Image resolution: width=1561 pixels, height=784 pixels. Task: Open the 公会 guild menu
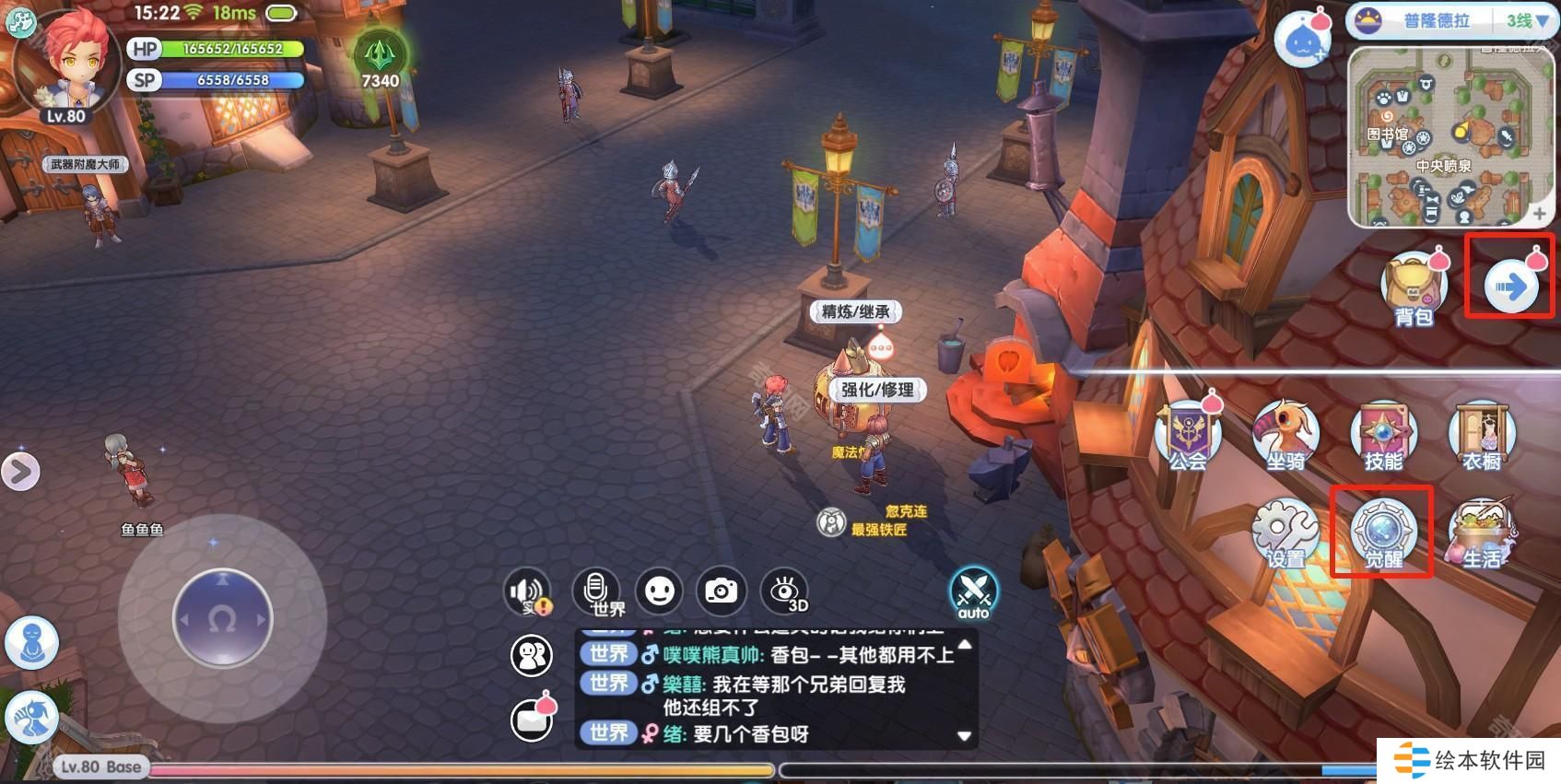[1188, 436]
